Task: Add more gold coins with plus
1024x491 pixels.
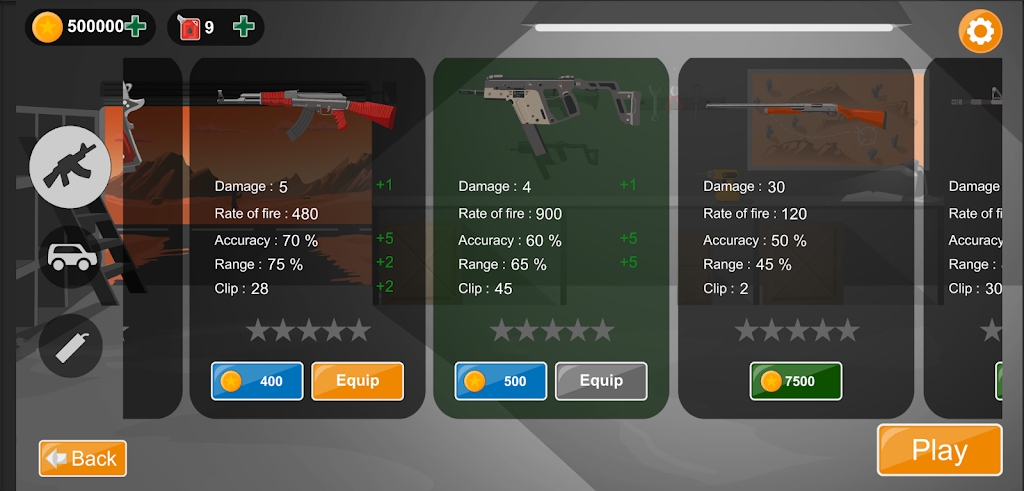Action: point(136,27)
